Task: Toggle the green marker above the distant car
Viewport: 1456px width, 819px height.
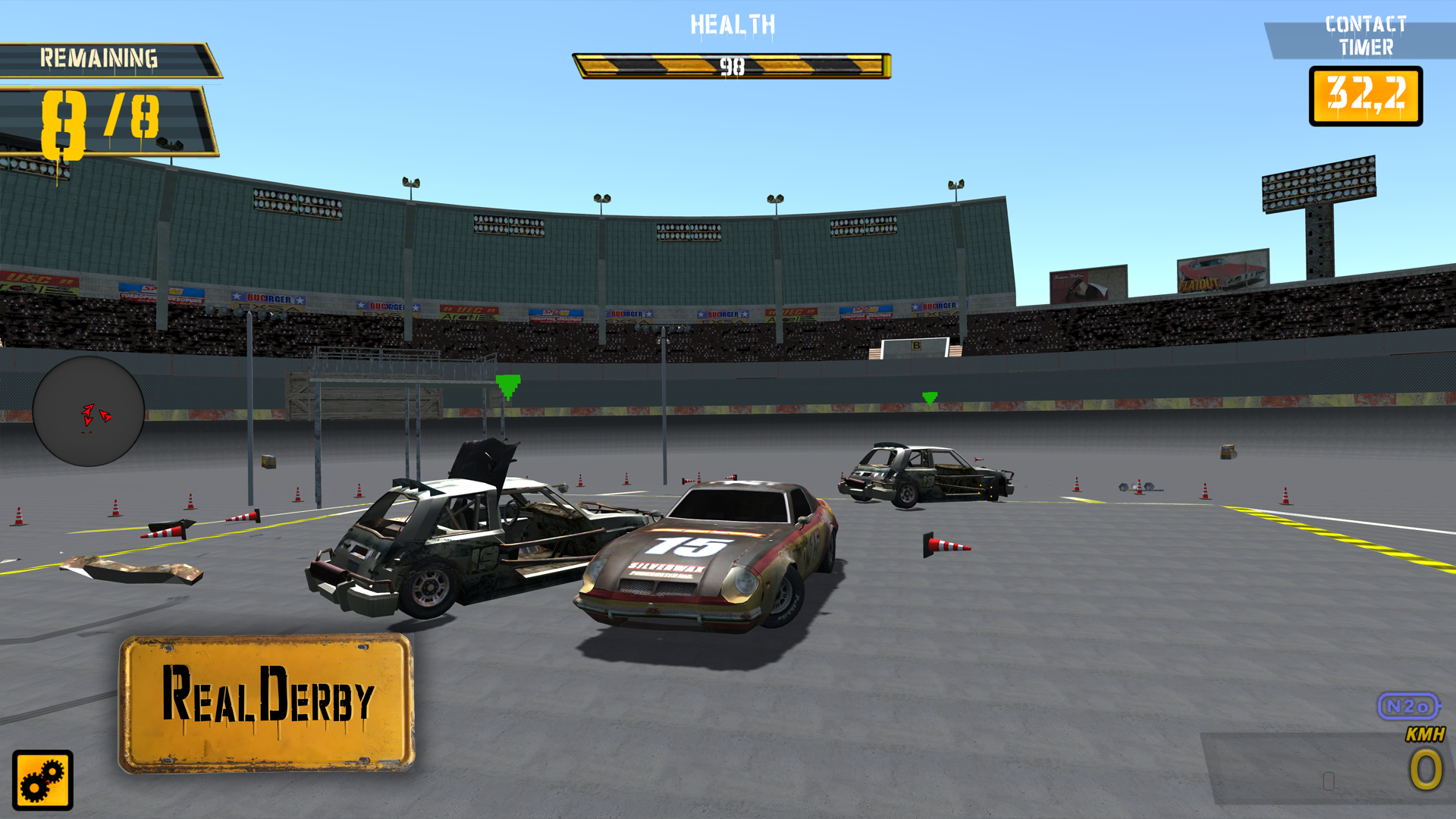Action: coord(930,398)
